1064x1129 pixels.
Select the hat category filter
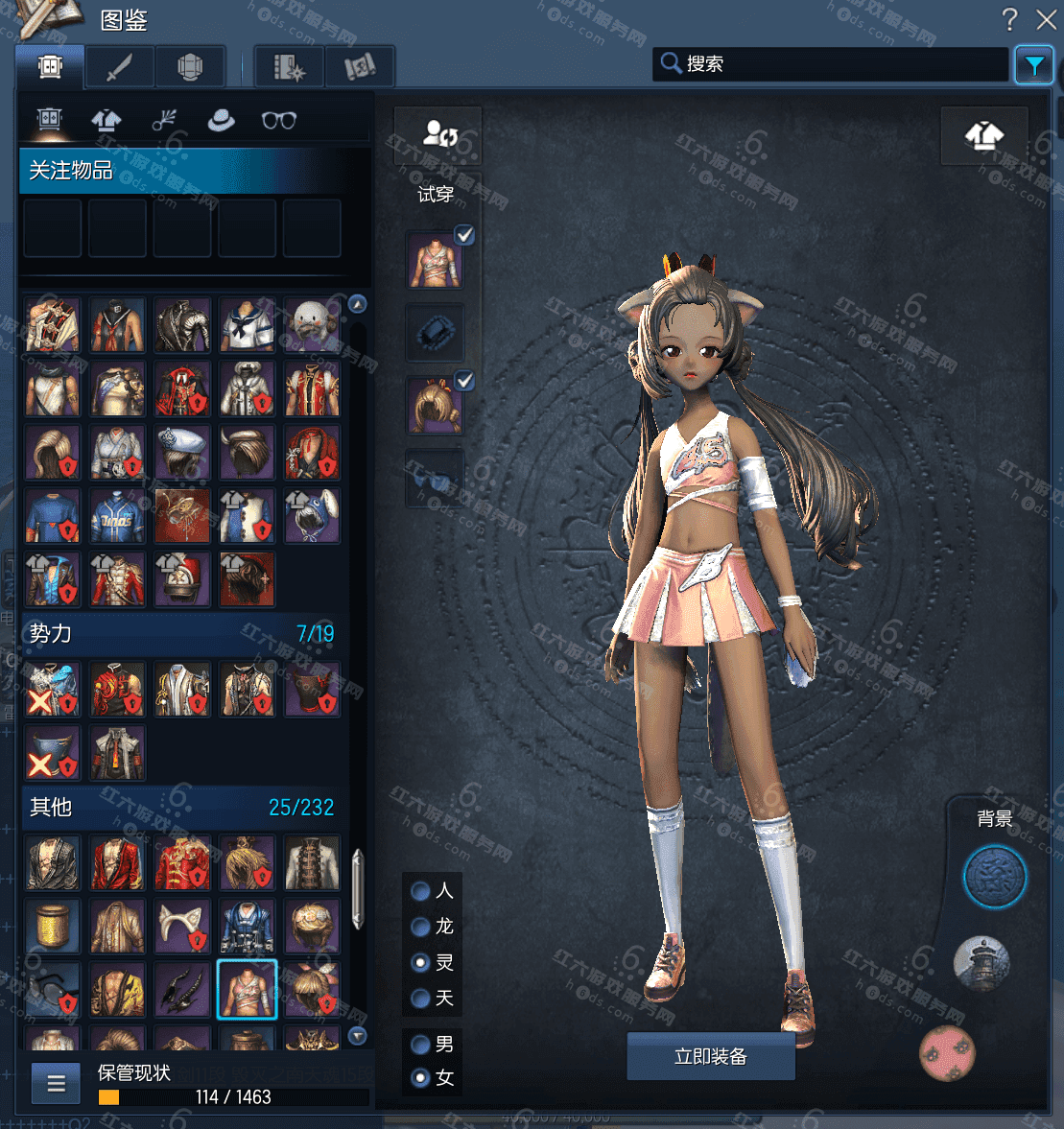(x=221, y=120)
